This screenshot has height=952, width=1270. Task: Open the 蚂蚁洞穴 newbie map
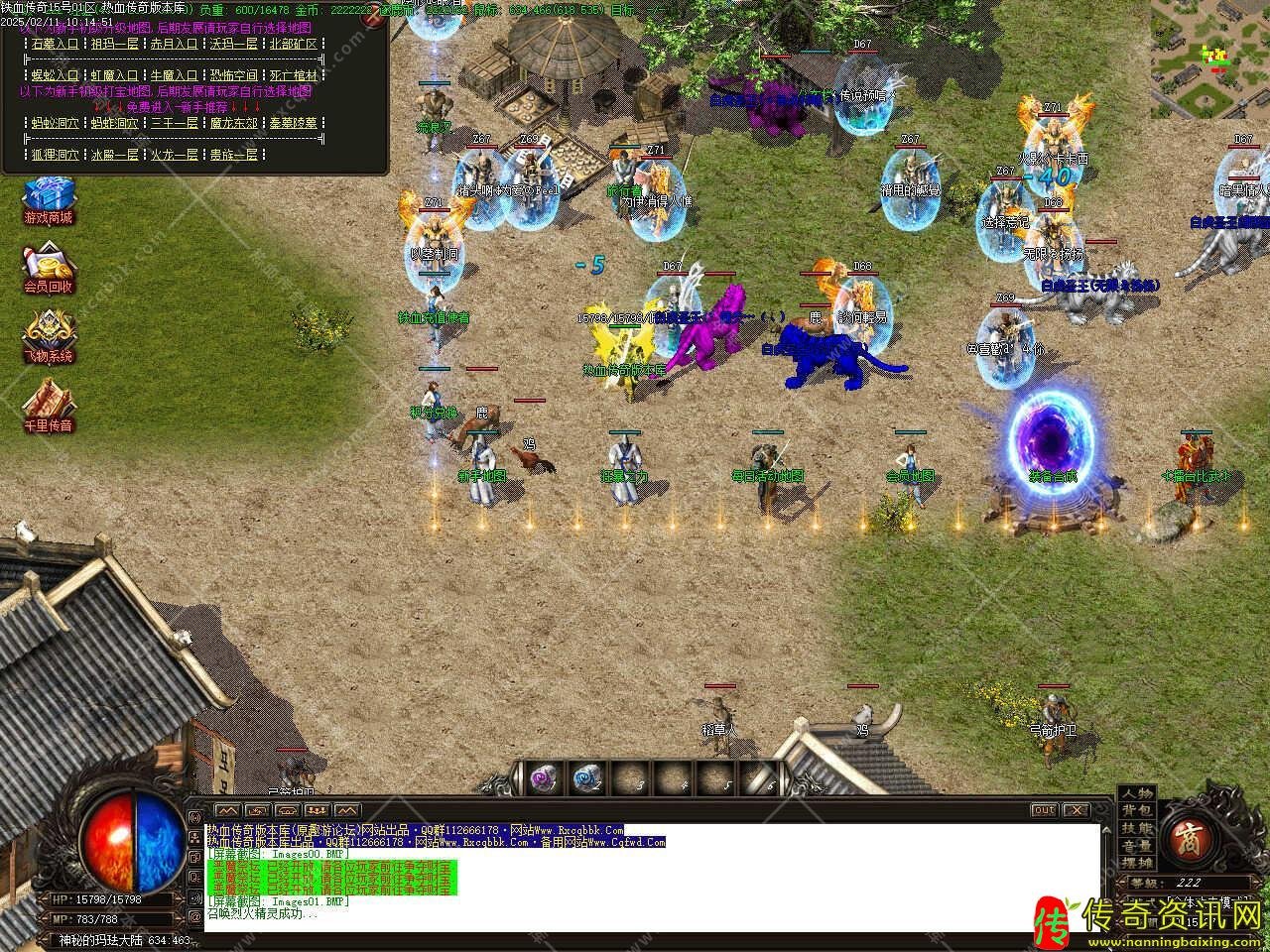click(55, 123)
